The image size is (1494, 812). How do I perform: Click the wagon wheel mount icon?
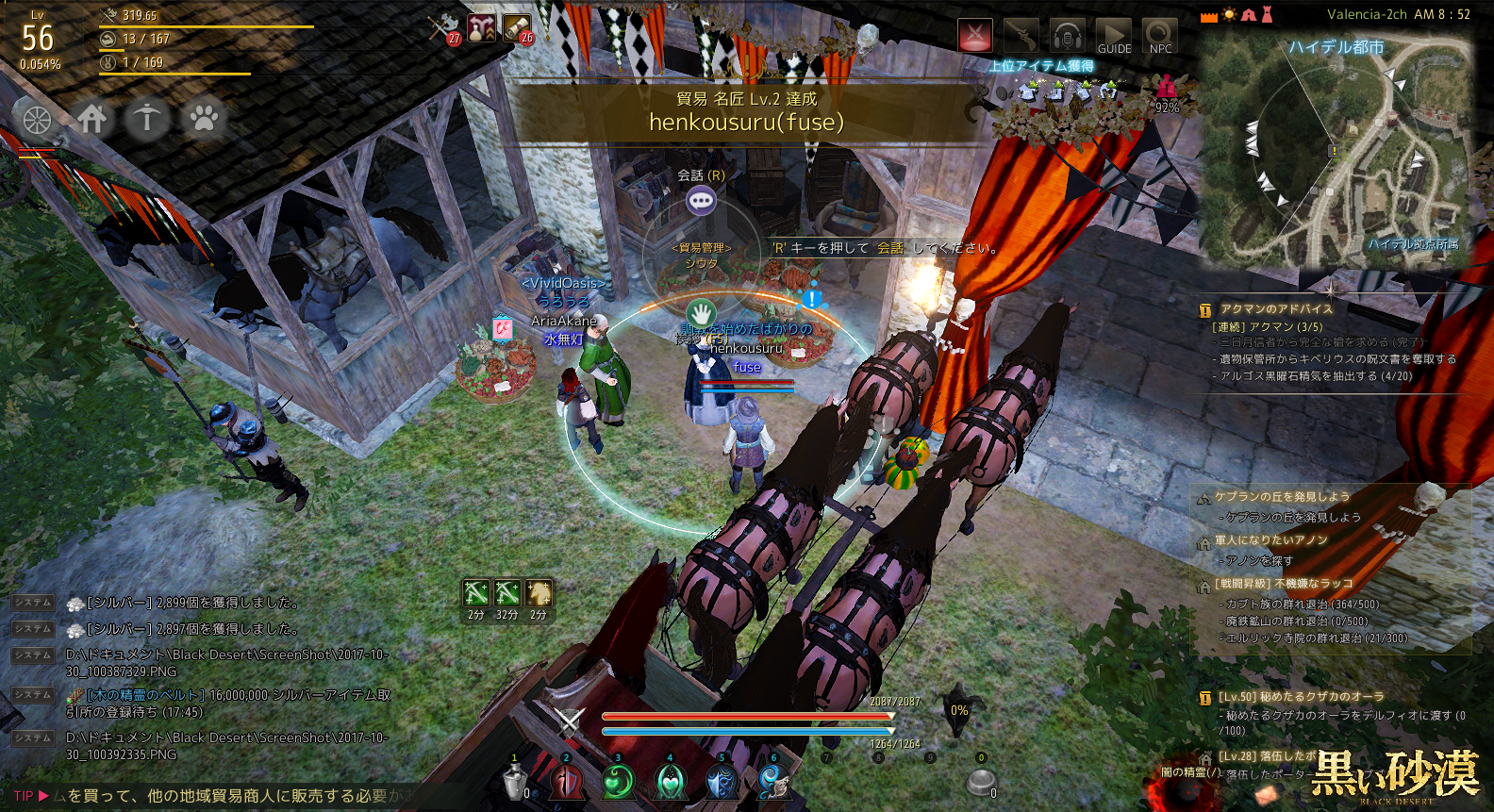[37, 120]
